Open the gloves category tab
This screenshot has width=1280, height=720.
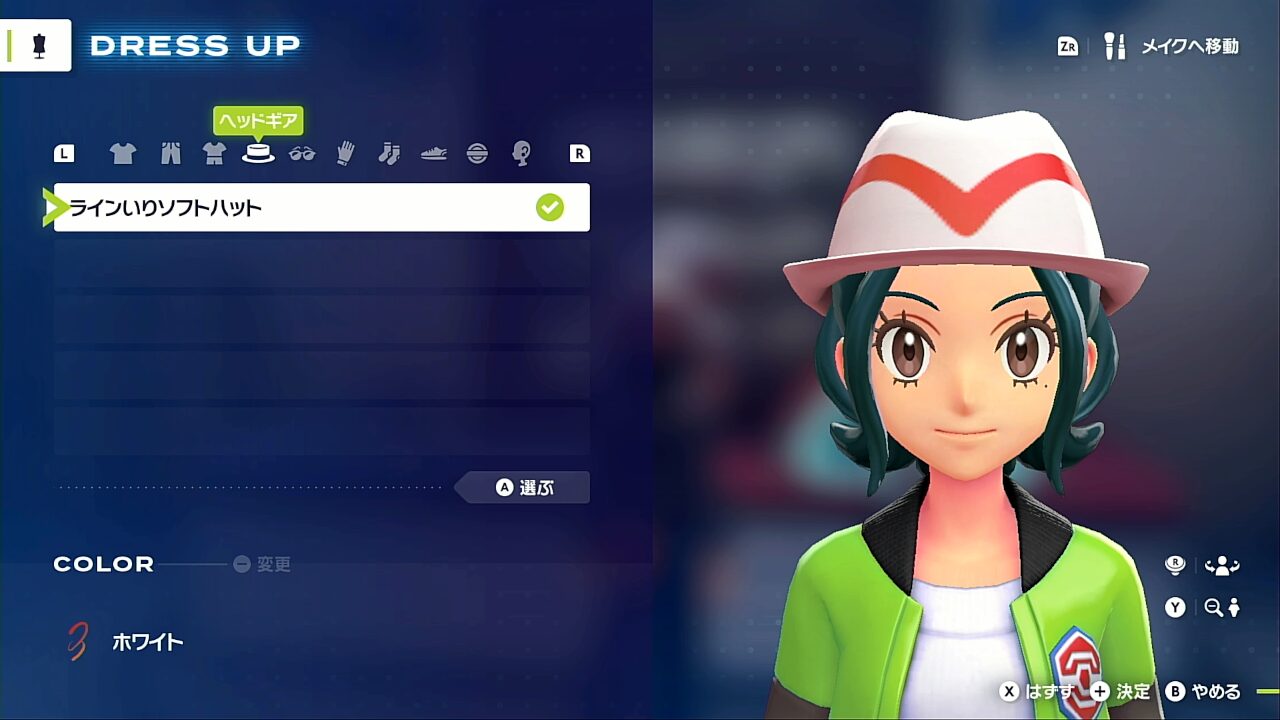click(x=346, y=153)
